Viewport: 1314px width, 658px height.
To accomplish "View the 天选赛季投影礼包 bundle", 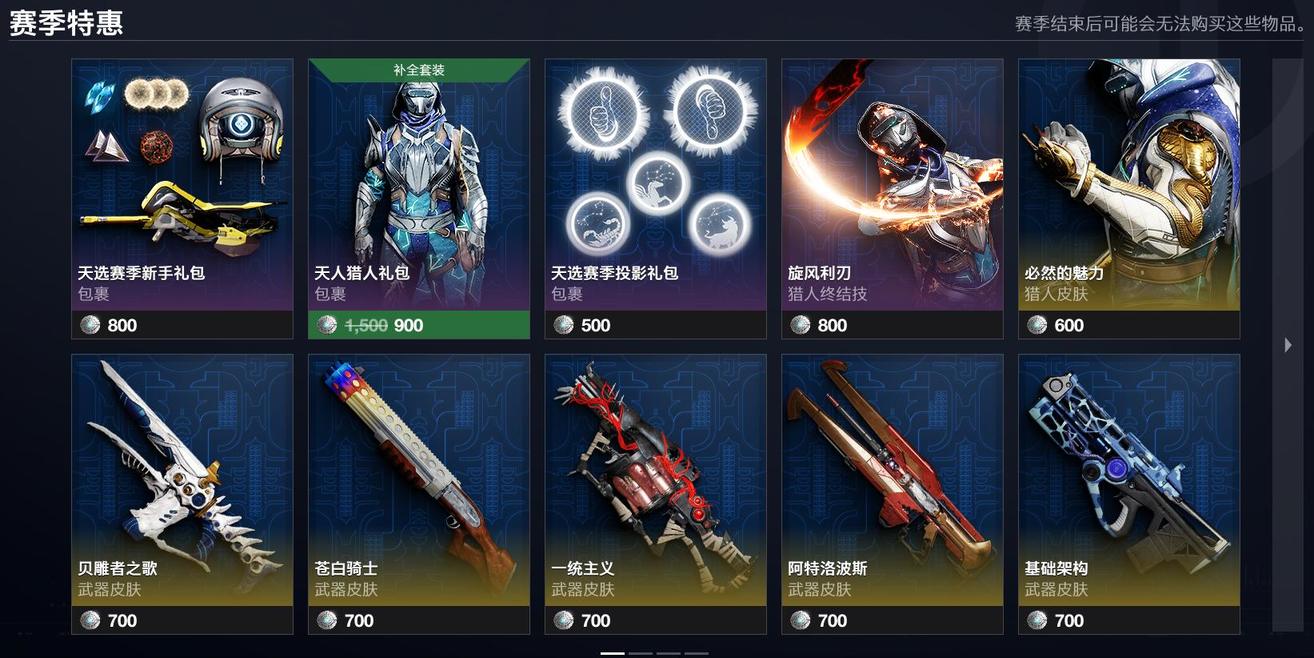I will (x=655, y=198).
